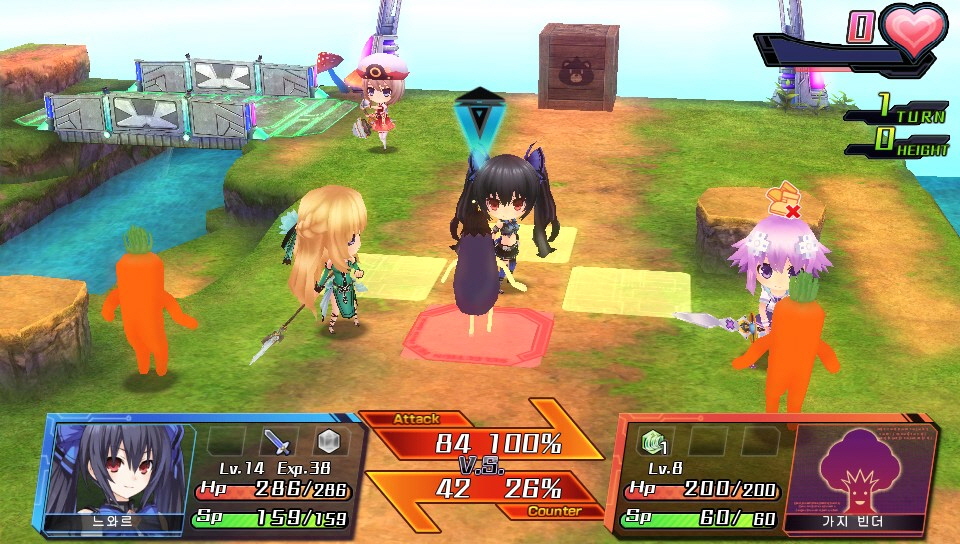Click the sword weapon icon

point(276,442)
